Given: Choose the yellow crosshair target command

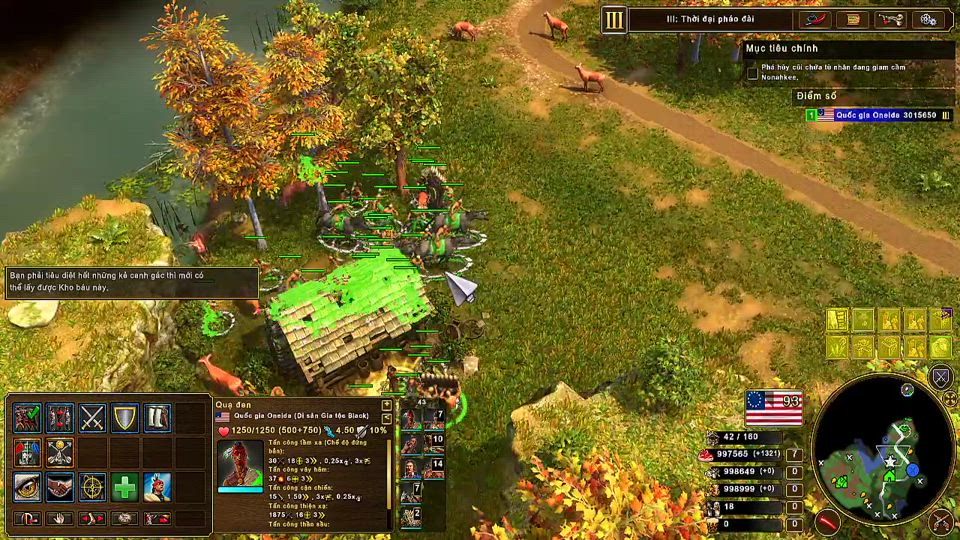Looking at the screenshot, I should [x=92, y=487].
